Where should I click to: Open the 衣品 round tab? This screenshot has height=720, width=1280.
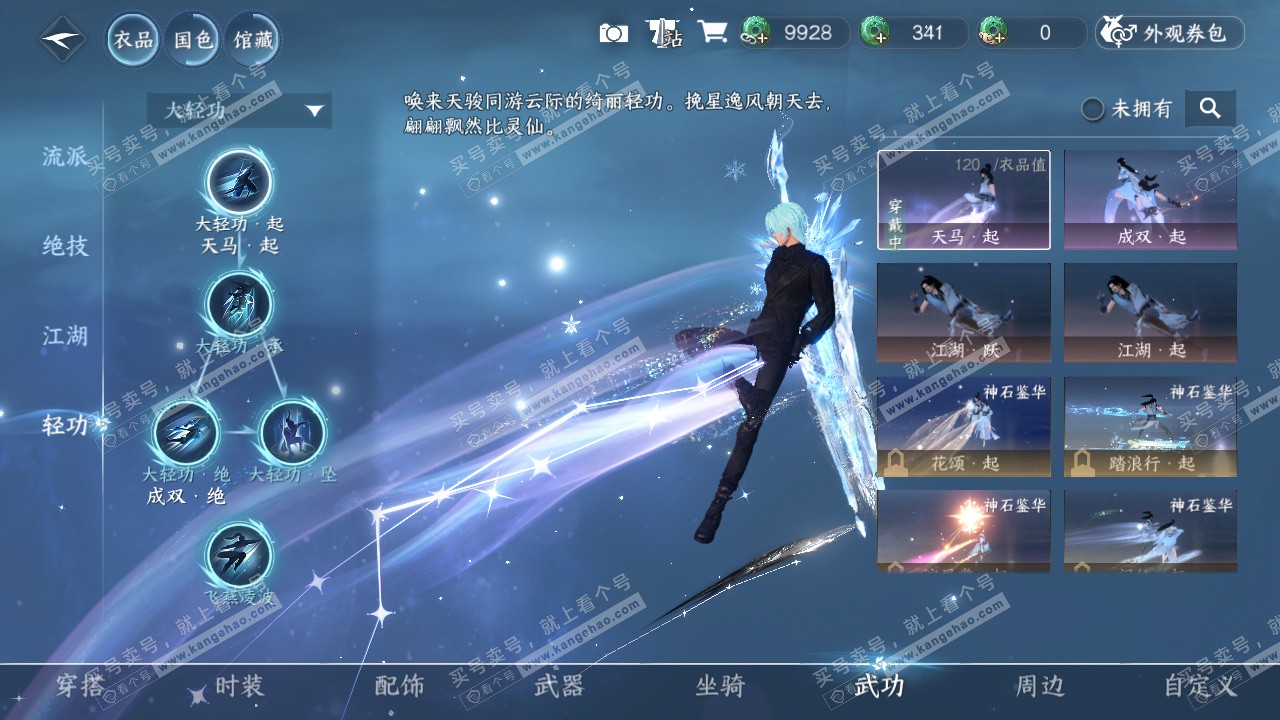[134, 40]
